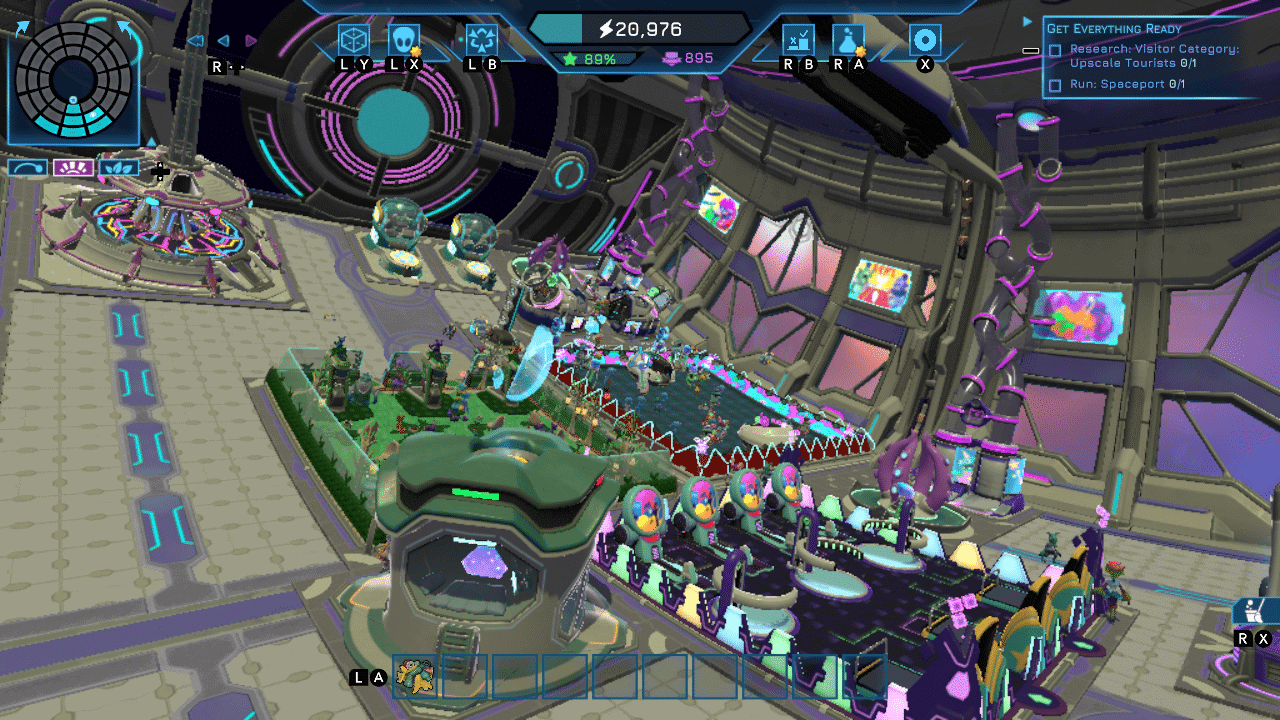Open the cube build menu icon
1280x720 pixels.
[x=354, y=41]
